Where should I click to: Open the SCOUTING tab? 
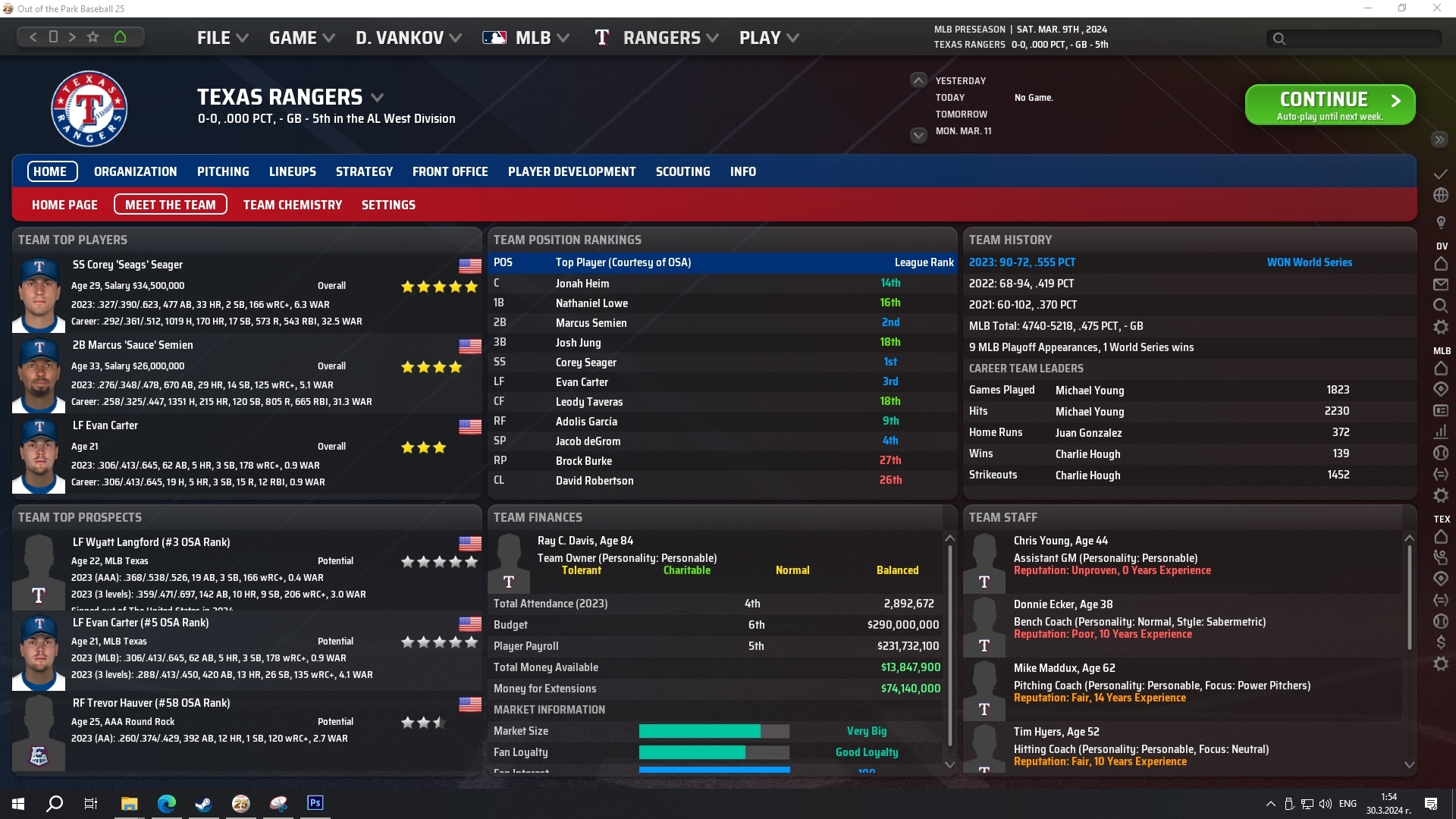coord(682,171)
